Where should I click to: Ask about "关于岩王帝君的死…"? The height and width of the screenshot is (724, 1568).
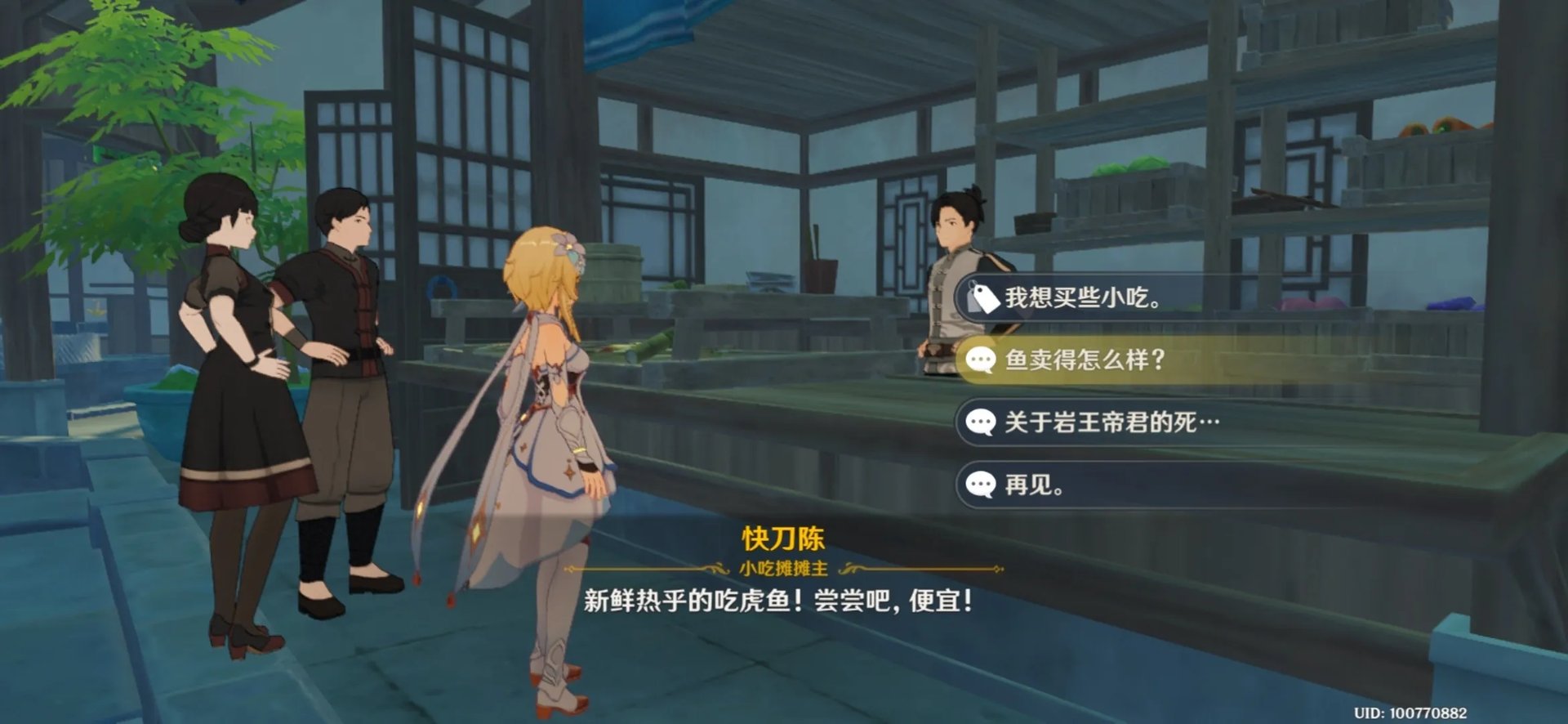[x=1111, y=422]
